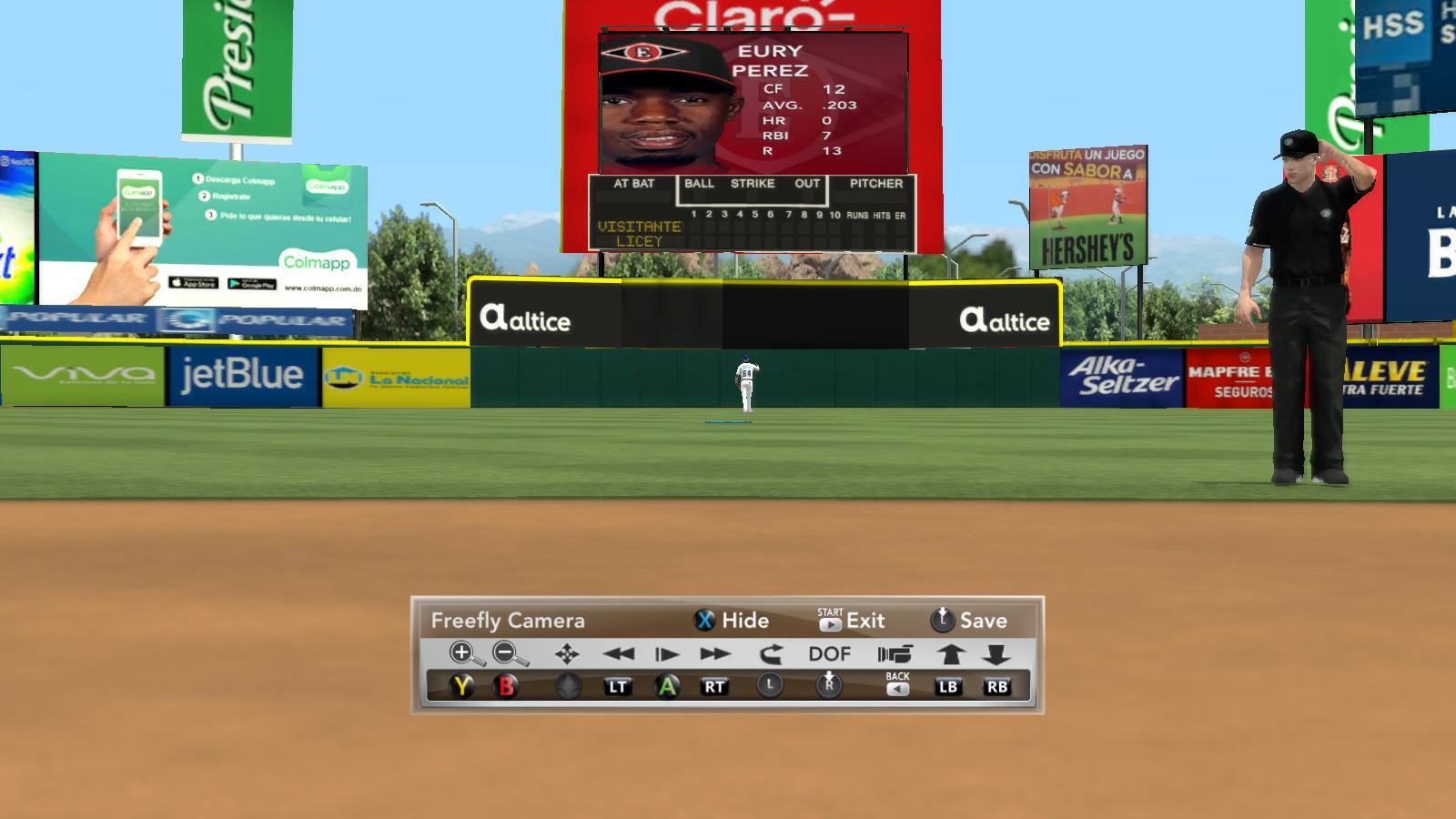Save the current camera shot
The height and width of the screenshot is (819, 1456).
click(x=968, y=621)
